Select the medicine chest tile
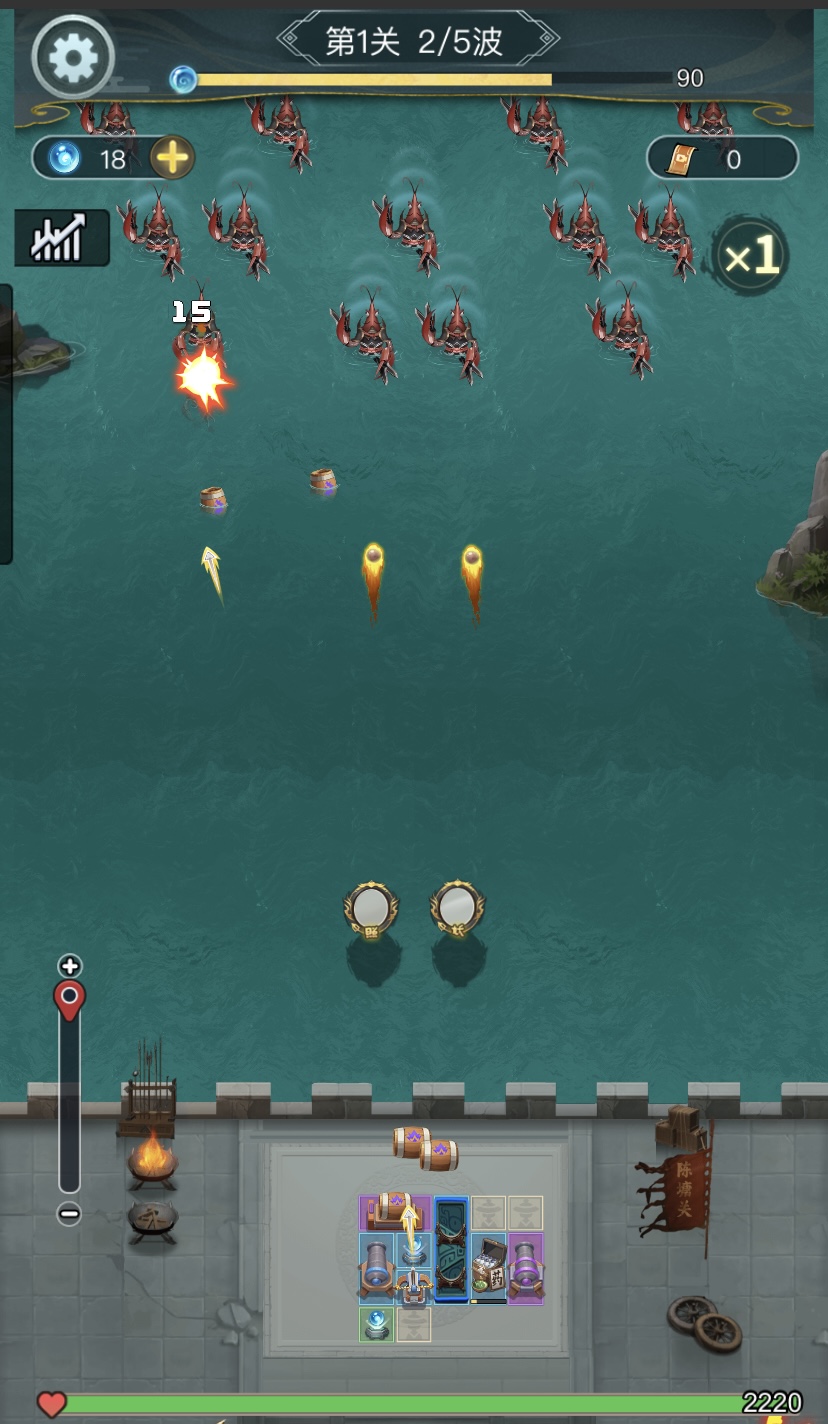 click(x=489, y=1268)
